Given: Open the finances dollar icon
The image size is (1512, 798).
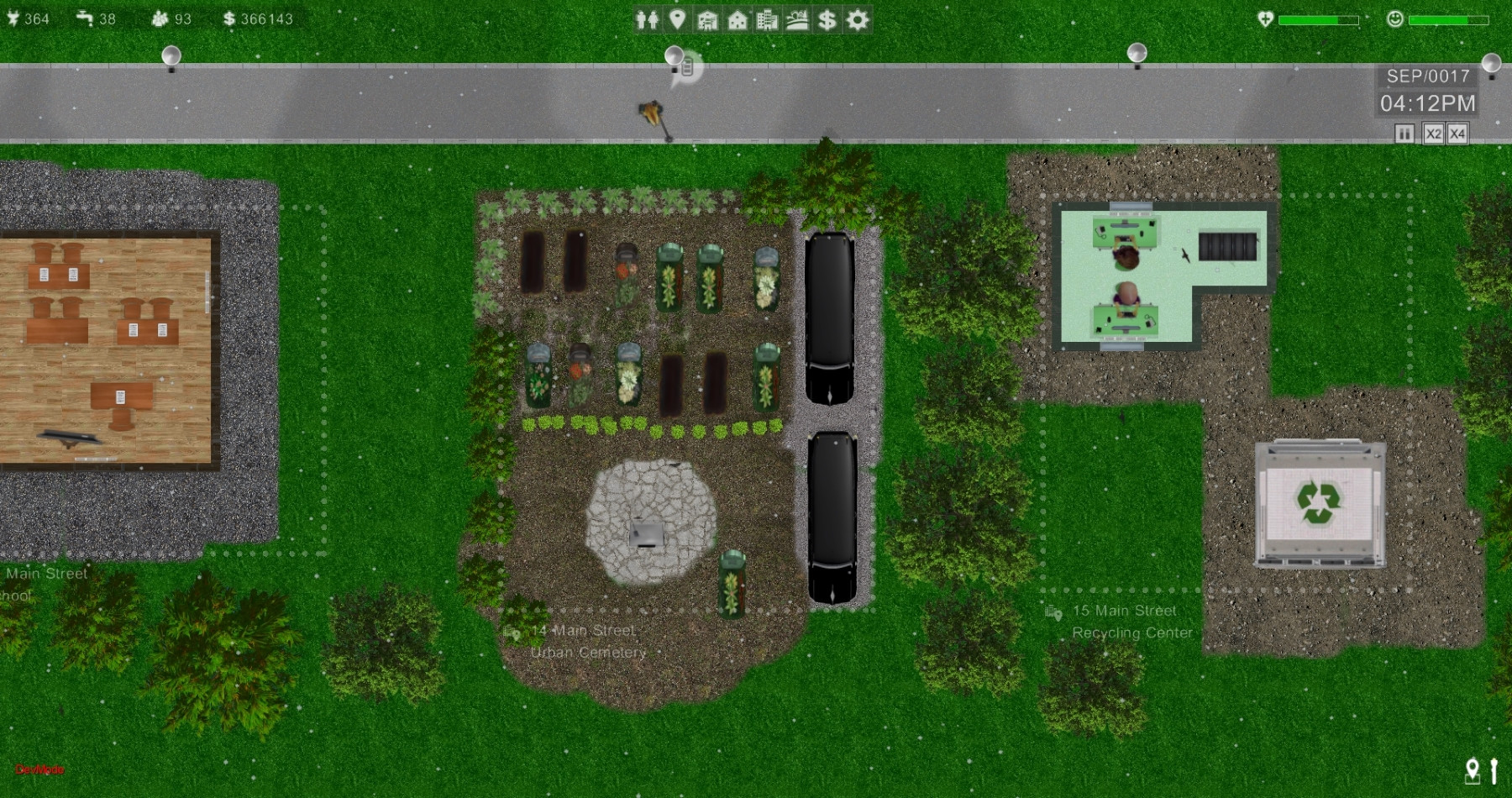Looking at the screenshot, I should 830,18.
